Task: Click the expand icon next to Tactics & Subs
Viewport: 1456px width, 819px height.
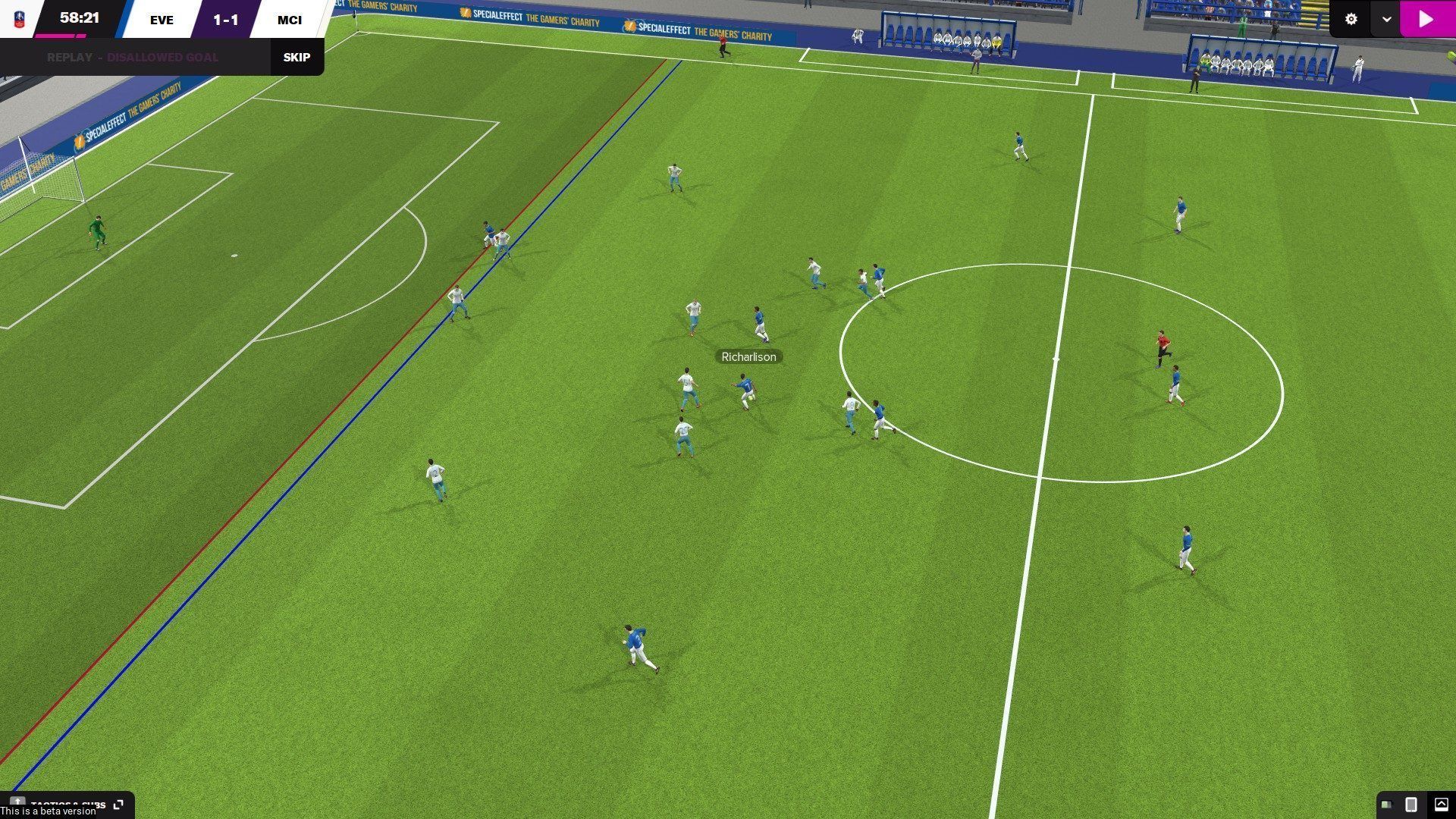Action: click(x=118, y=804)
